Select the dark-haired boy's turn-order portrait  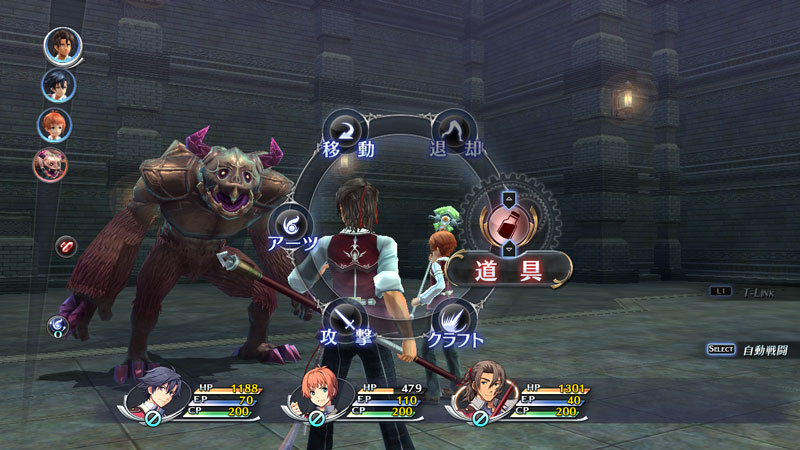tap(58, 85)
